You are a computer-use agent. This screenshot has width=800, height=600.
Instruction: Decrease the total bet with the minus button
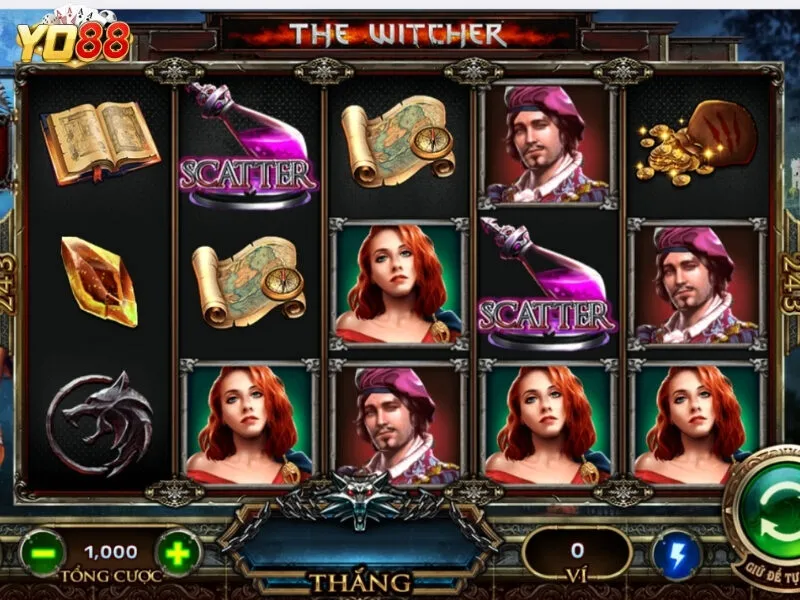pos(42,553)
